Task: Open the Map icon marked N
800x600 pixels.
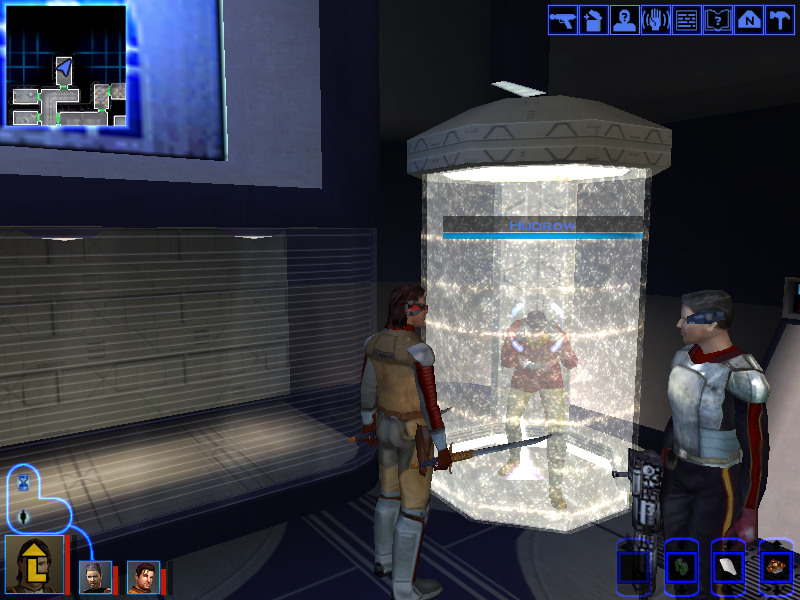Action: (x=749, y=20)
